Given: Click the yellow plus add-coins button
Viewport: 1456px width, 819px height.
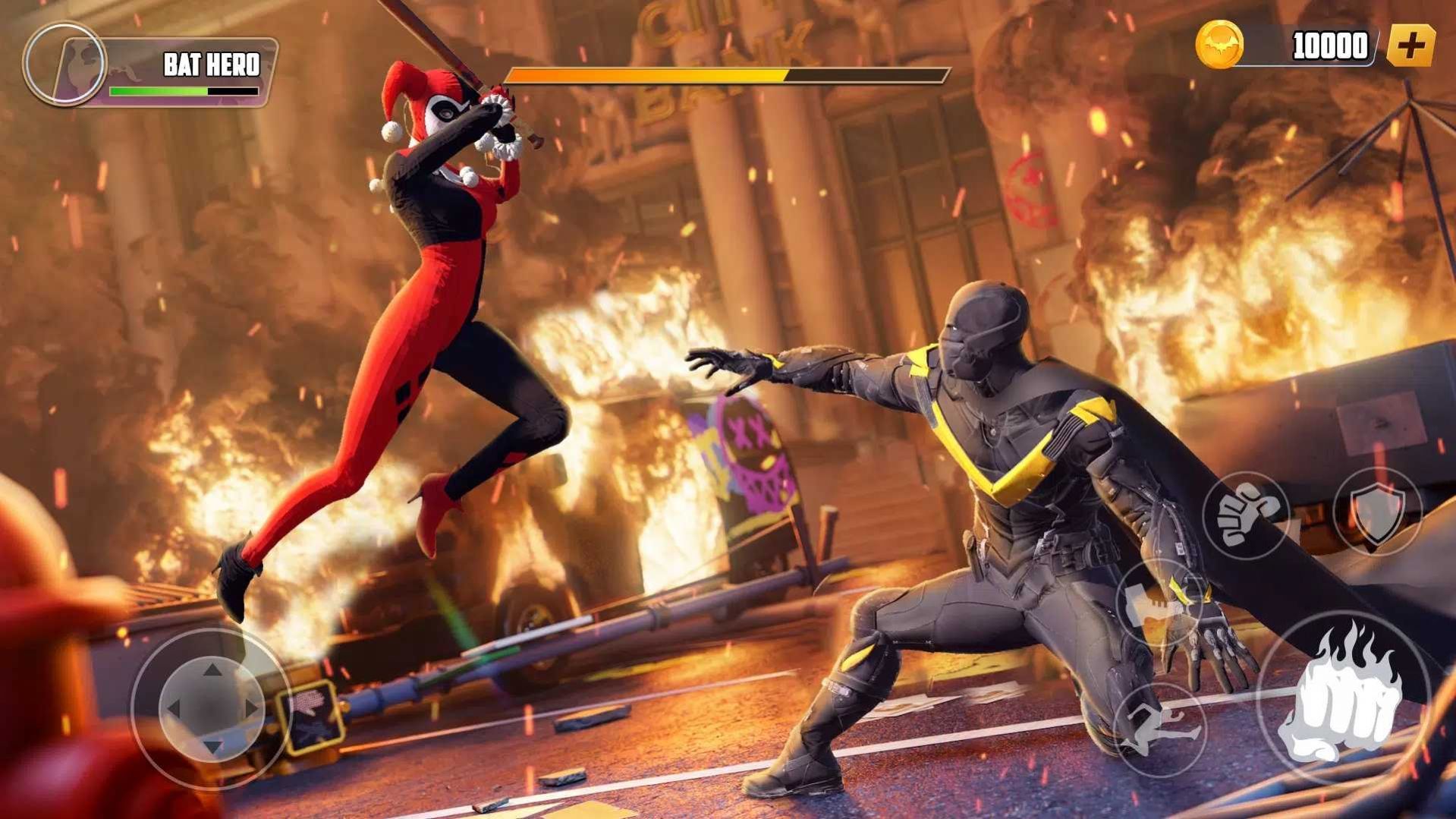Looking at the screenshot, I should 1410,46.
